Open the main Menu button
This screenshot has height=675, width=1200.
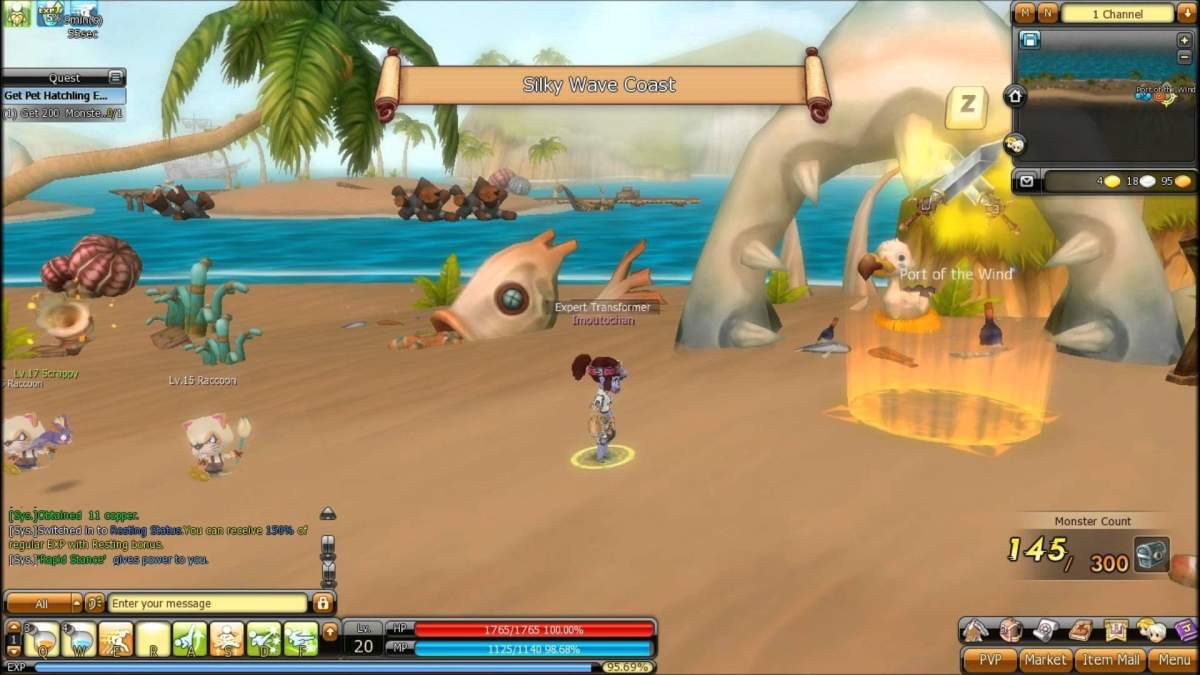point(1172,660)
